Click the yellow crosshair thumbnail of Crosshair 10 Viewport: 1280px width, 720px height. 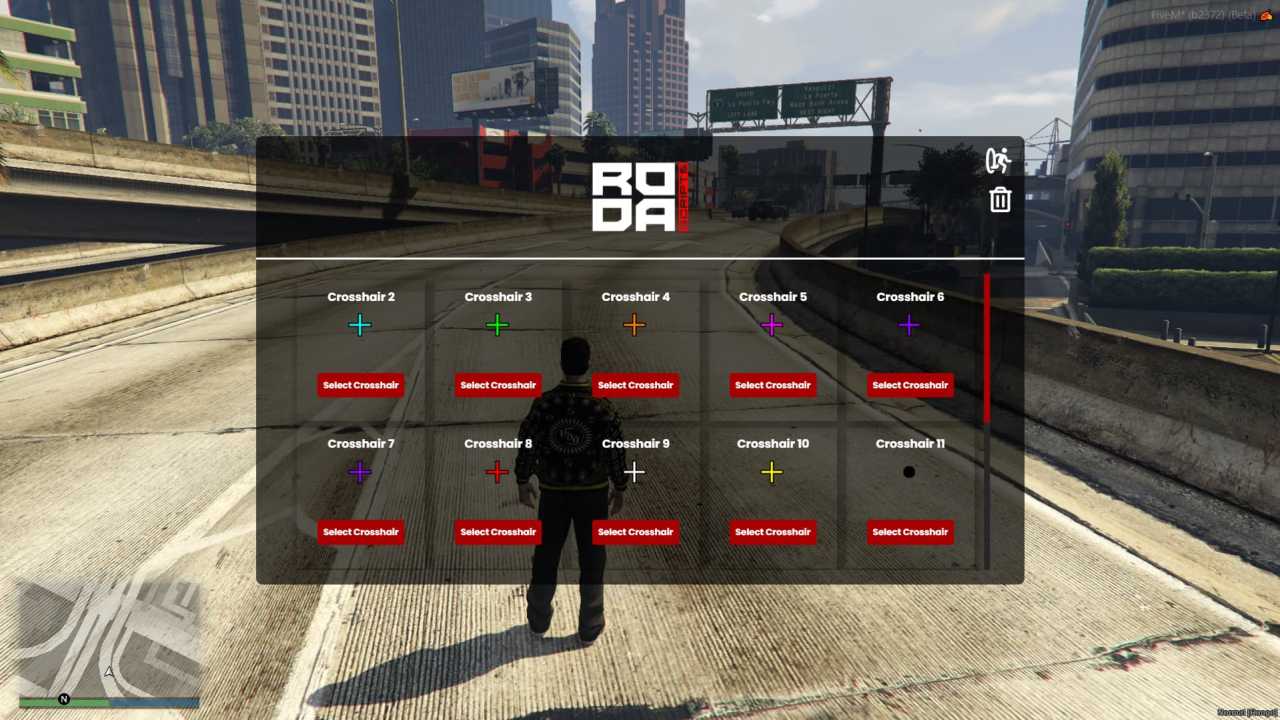pos(772,471)
